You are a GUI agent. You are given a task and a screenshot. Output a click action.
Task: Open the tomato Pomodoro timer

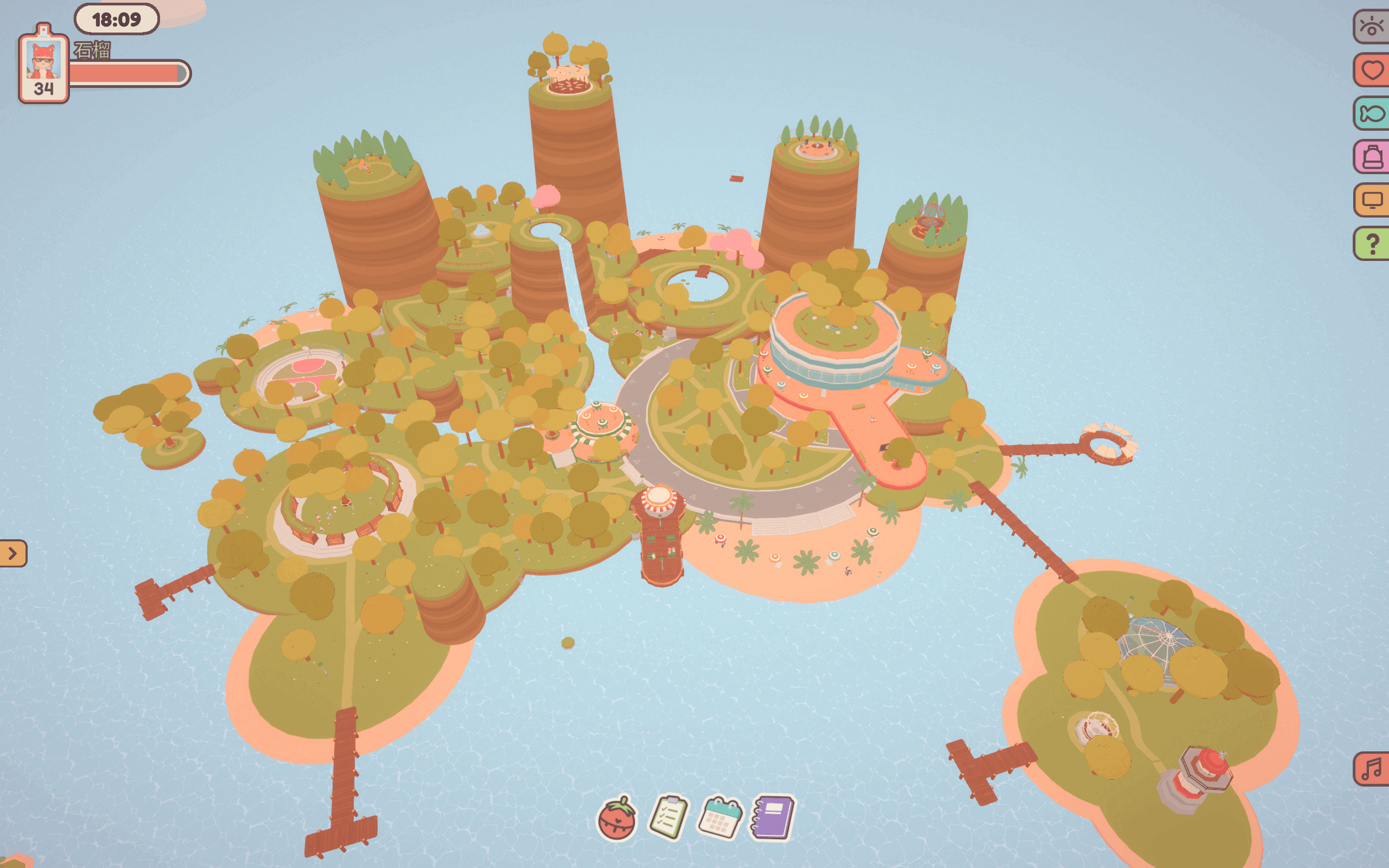tap(616, 819)
